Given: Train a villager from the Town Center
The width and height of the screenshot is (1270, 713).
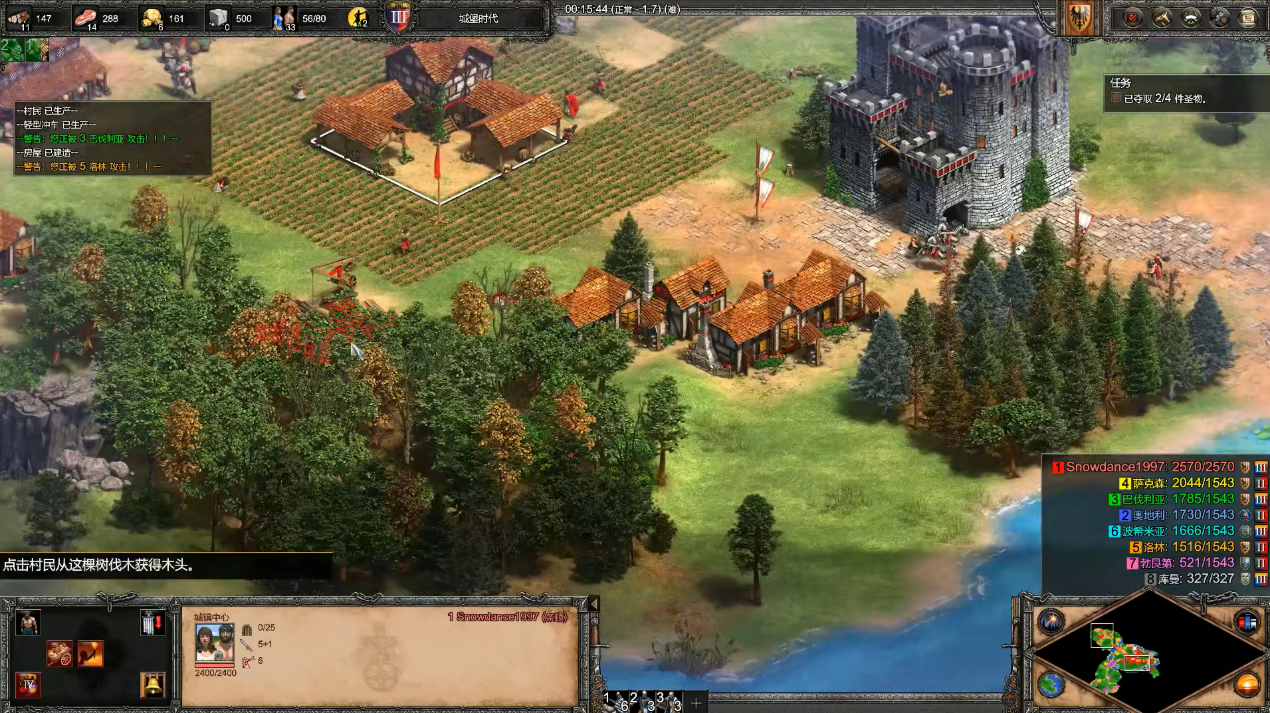Looking at the screenshot, I should tap(28, 622).
